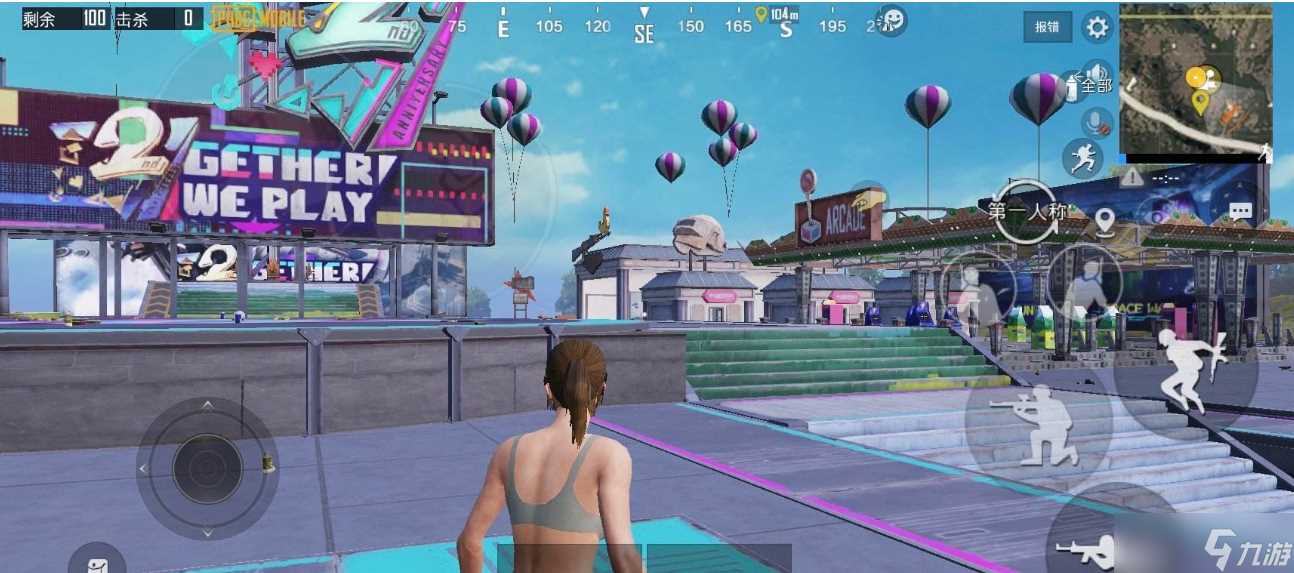
Task: Tap the kneeling crouch button
Action: (x=1037, y=425)
